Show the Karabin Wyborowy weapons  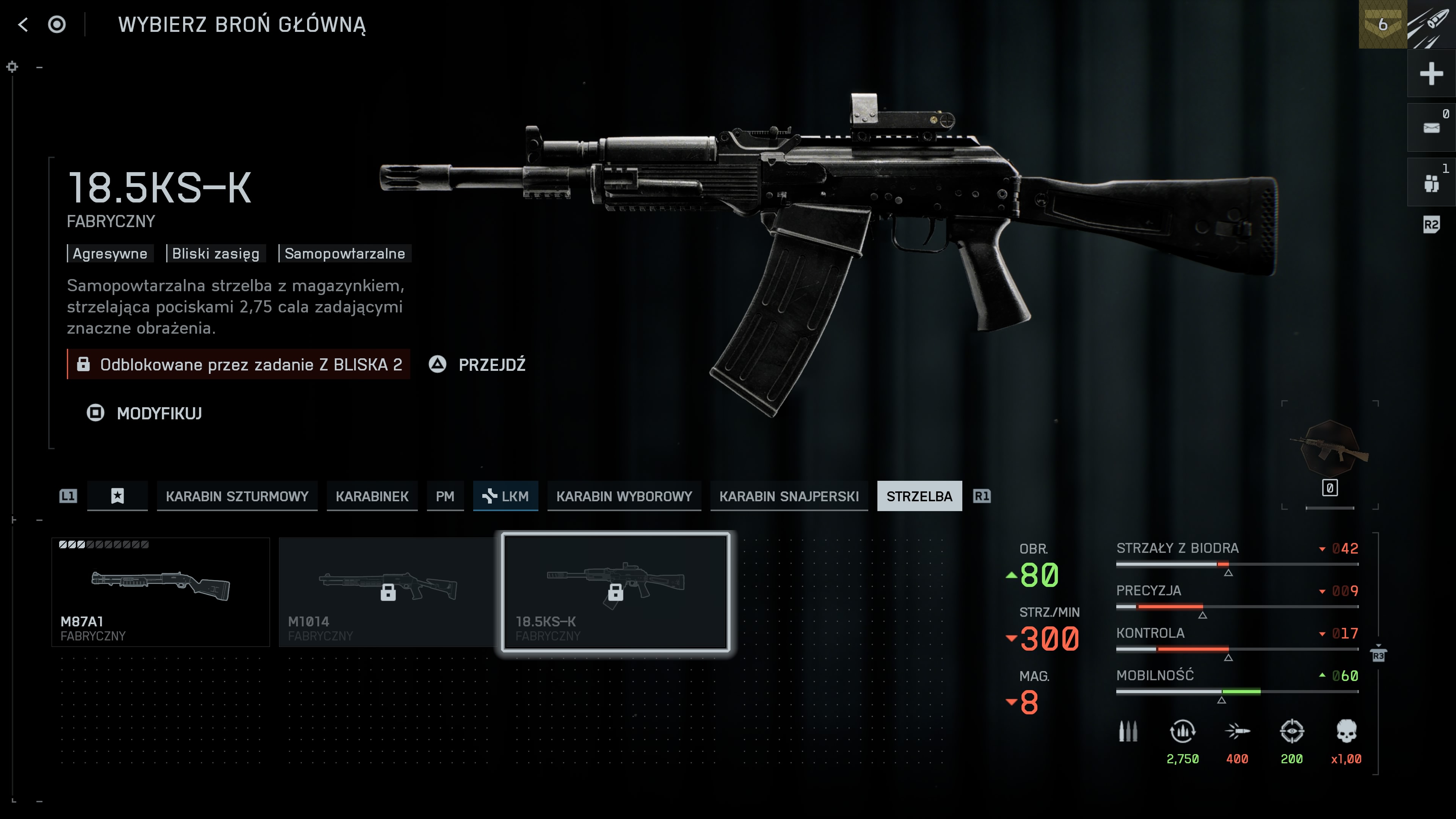[624, 496]
